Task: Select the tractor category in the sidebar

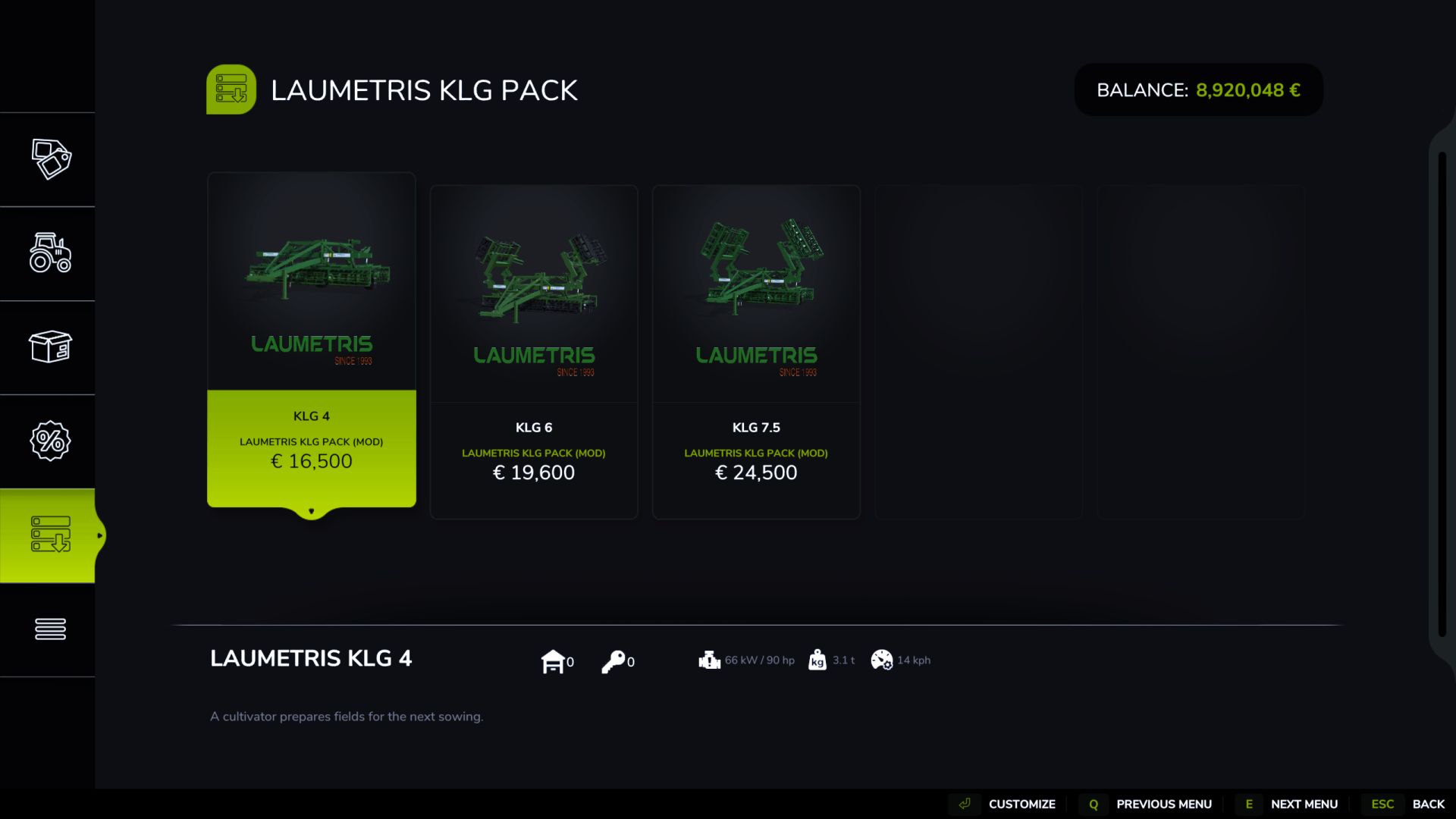Action: tap(50, 254)
